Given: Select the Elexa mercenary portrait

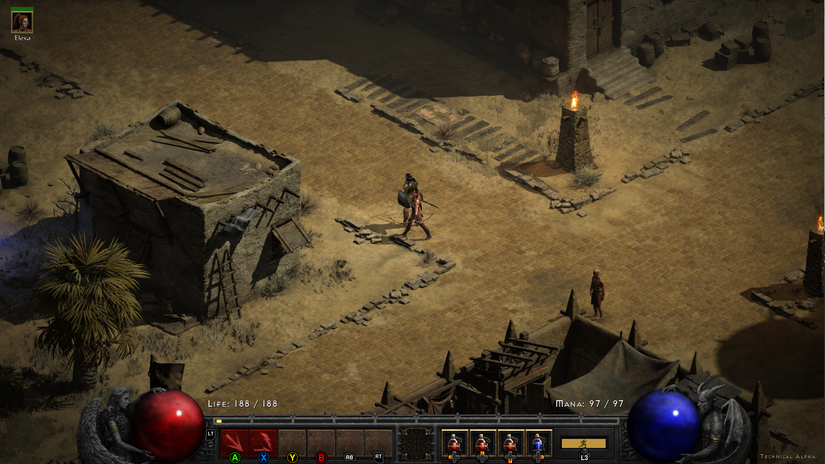Looking at the screenshot, I should (21, 21).
